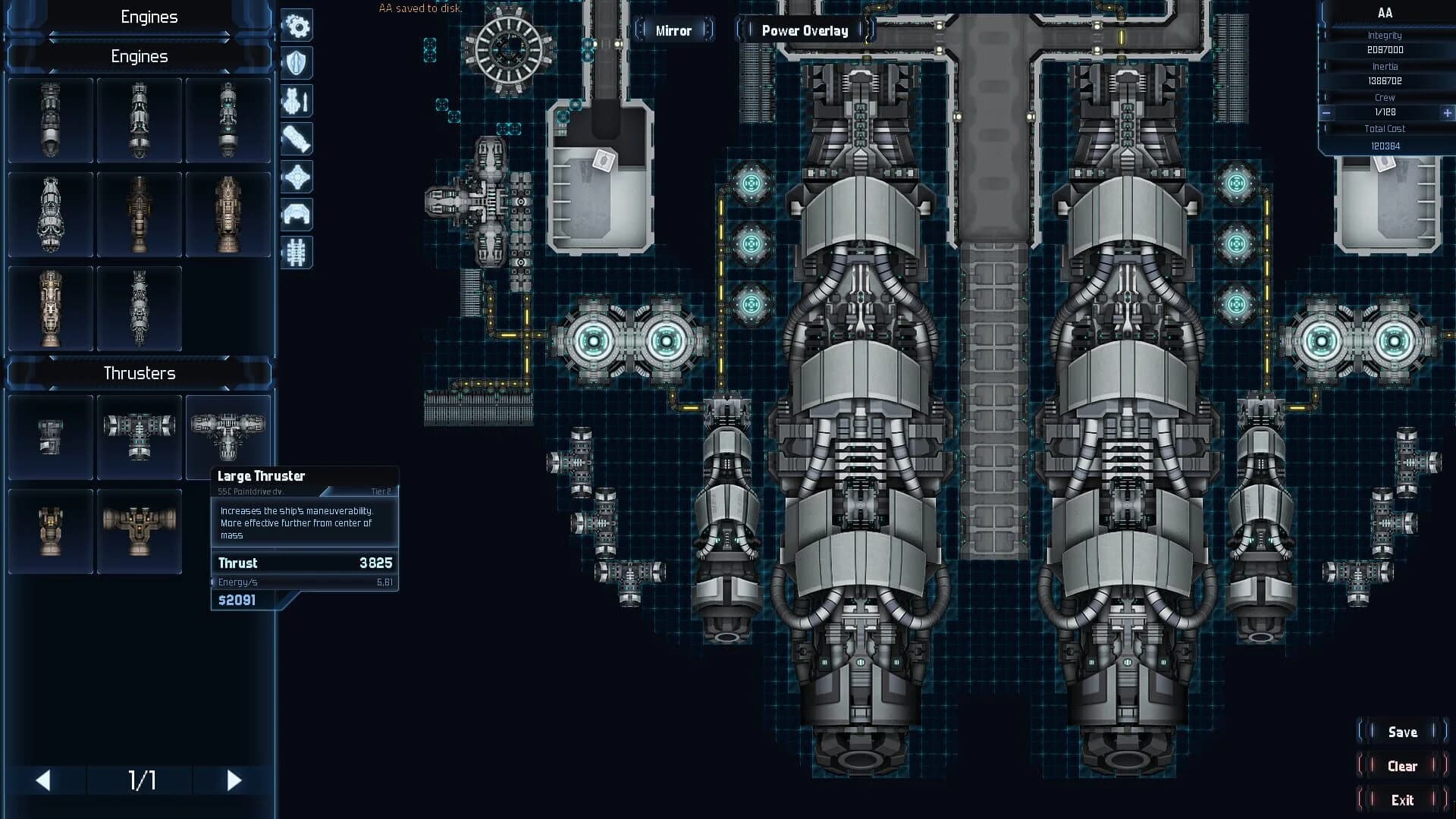Open the hull parts category icon

[296, 139]
